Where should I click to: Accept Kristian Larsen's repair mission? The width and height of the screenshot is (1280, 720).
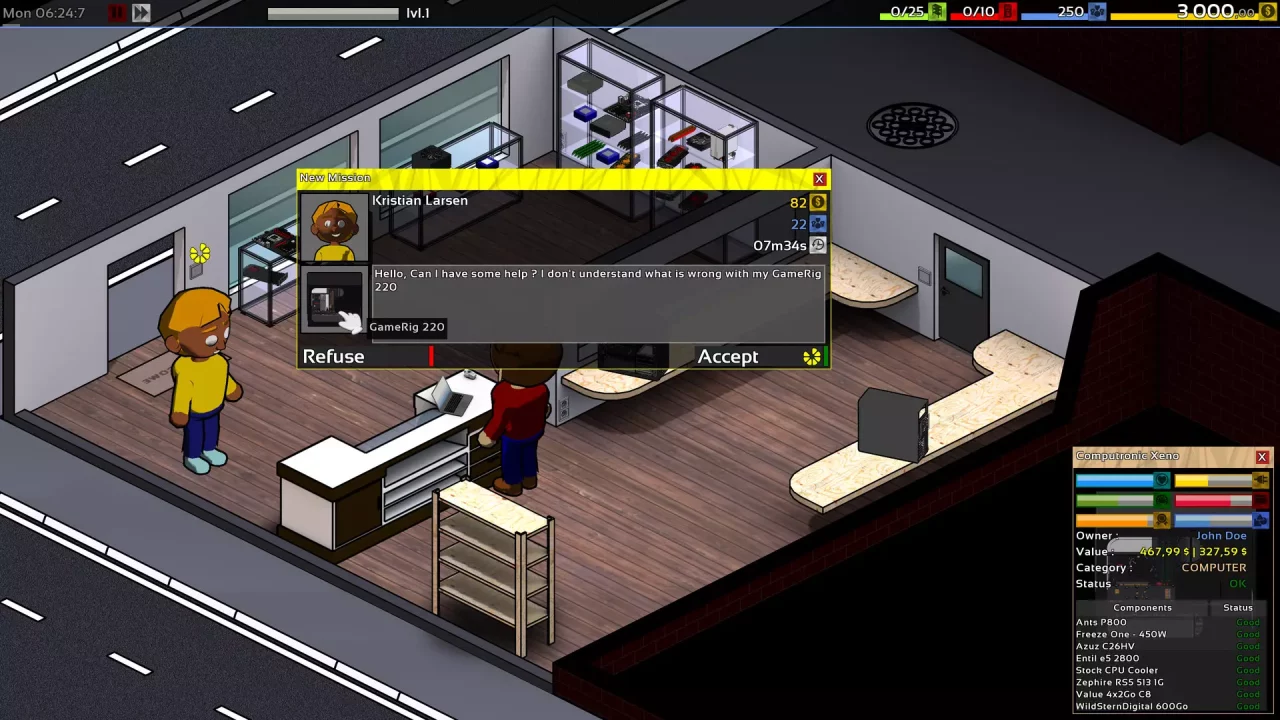pyautogui.click(x=728, y=357)
